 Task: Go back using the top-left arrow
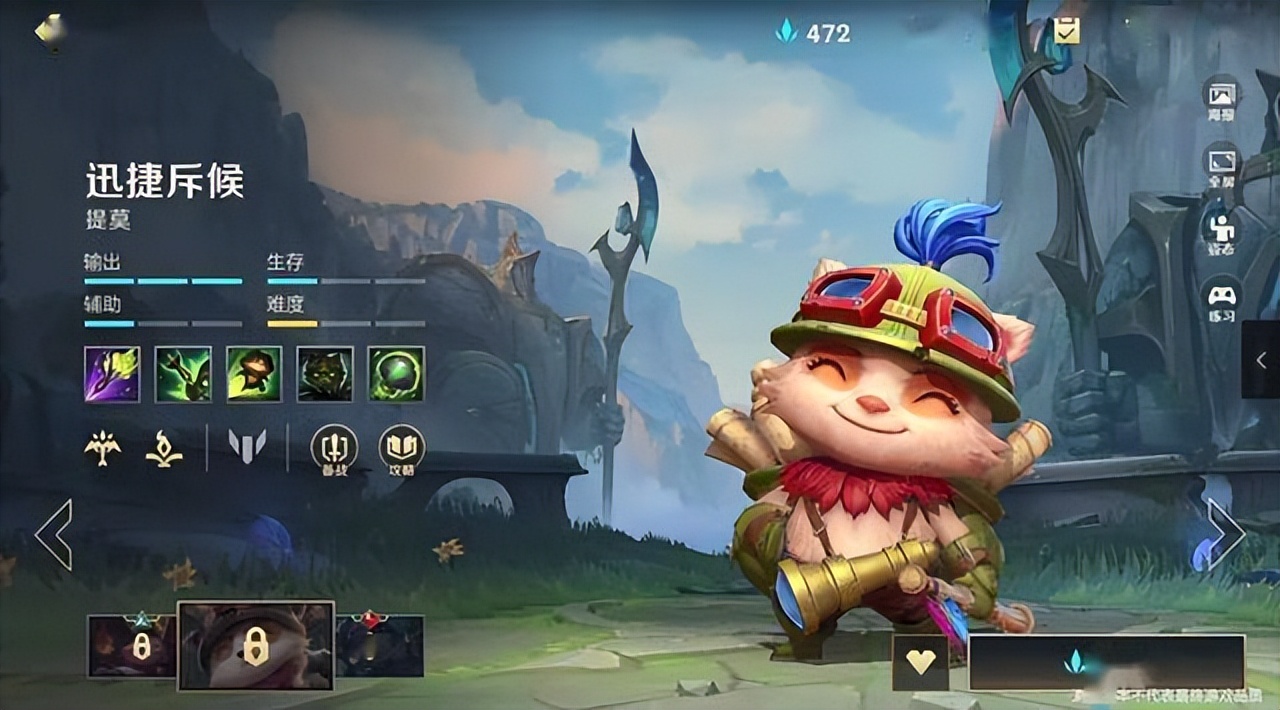coord(48,30)
